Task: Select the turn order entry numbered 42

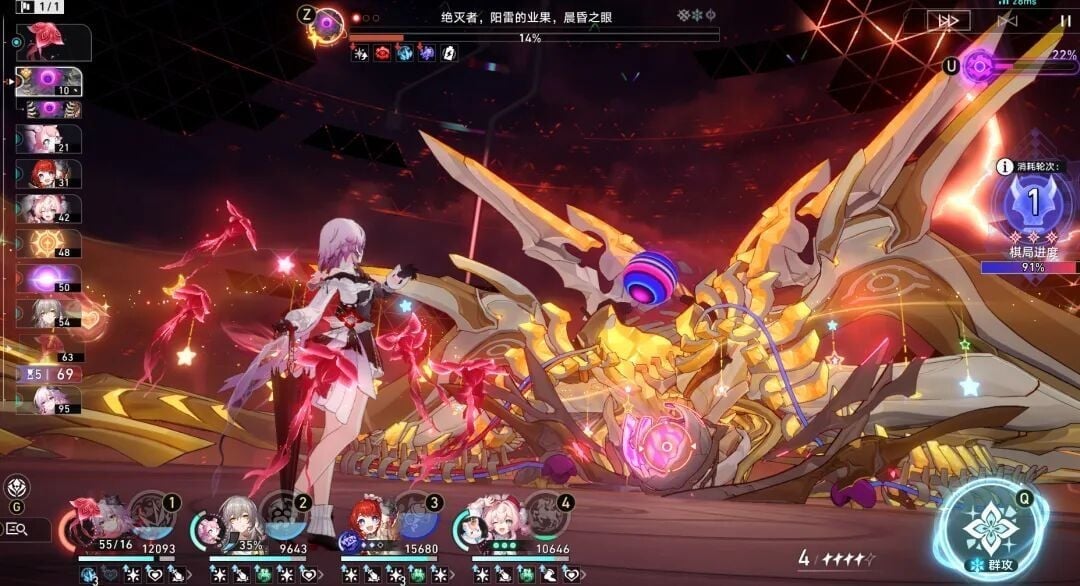Action: (48, 209)
